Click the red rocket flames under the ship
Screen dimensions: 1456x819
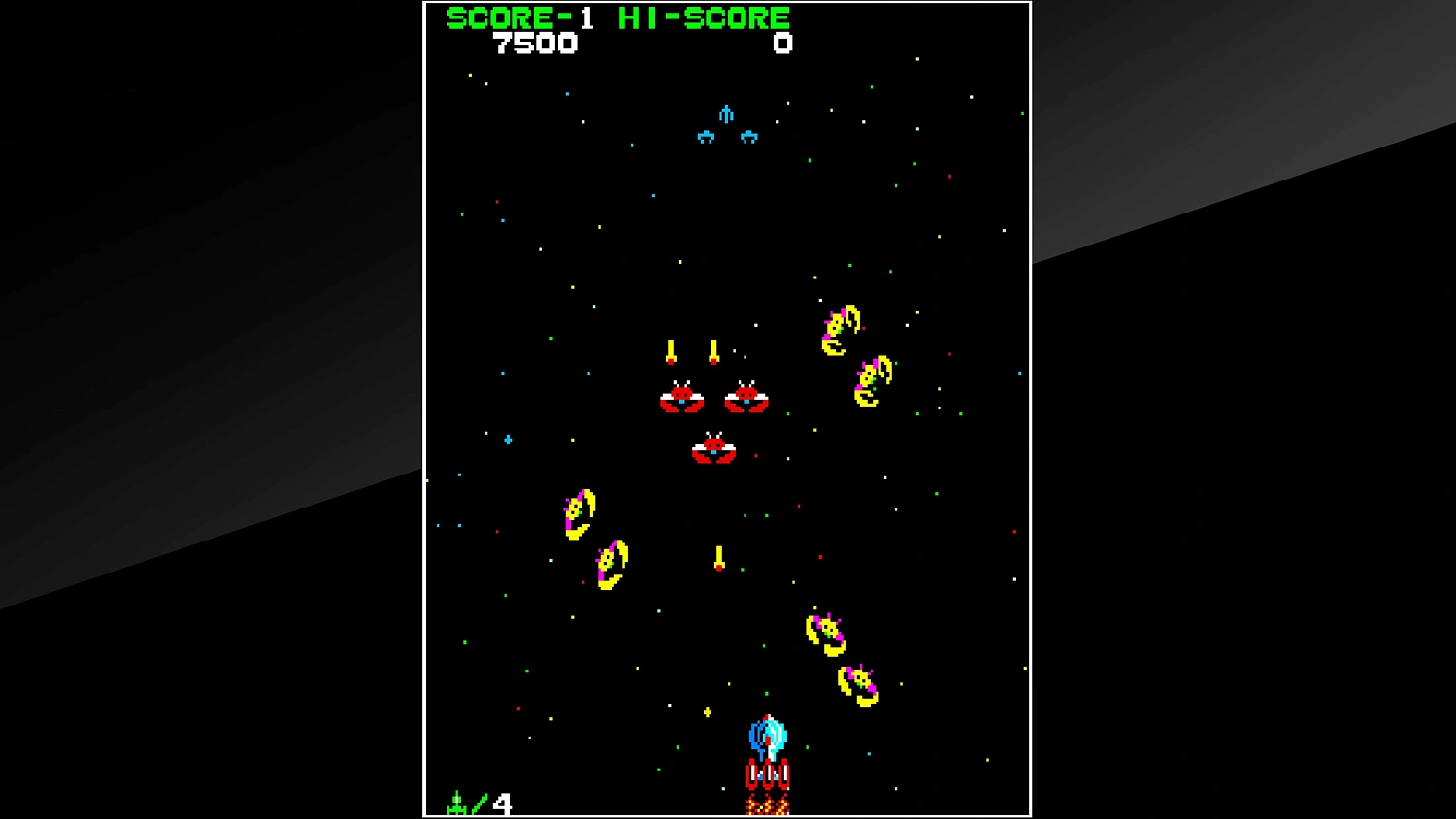(x=769, y=807)
